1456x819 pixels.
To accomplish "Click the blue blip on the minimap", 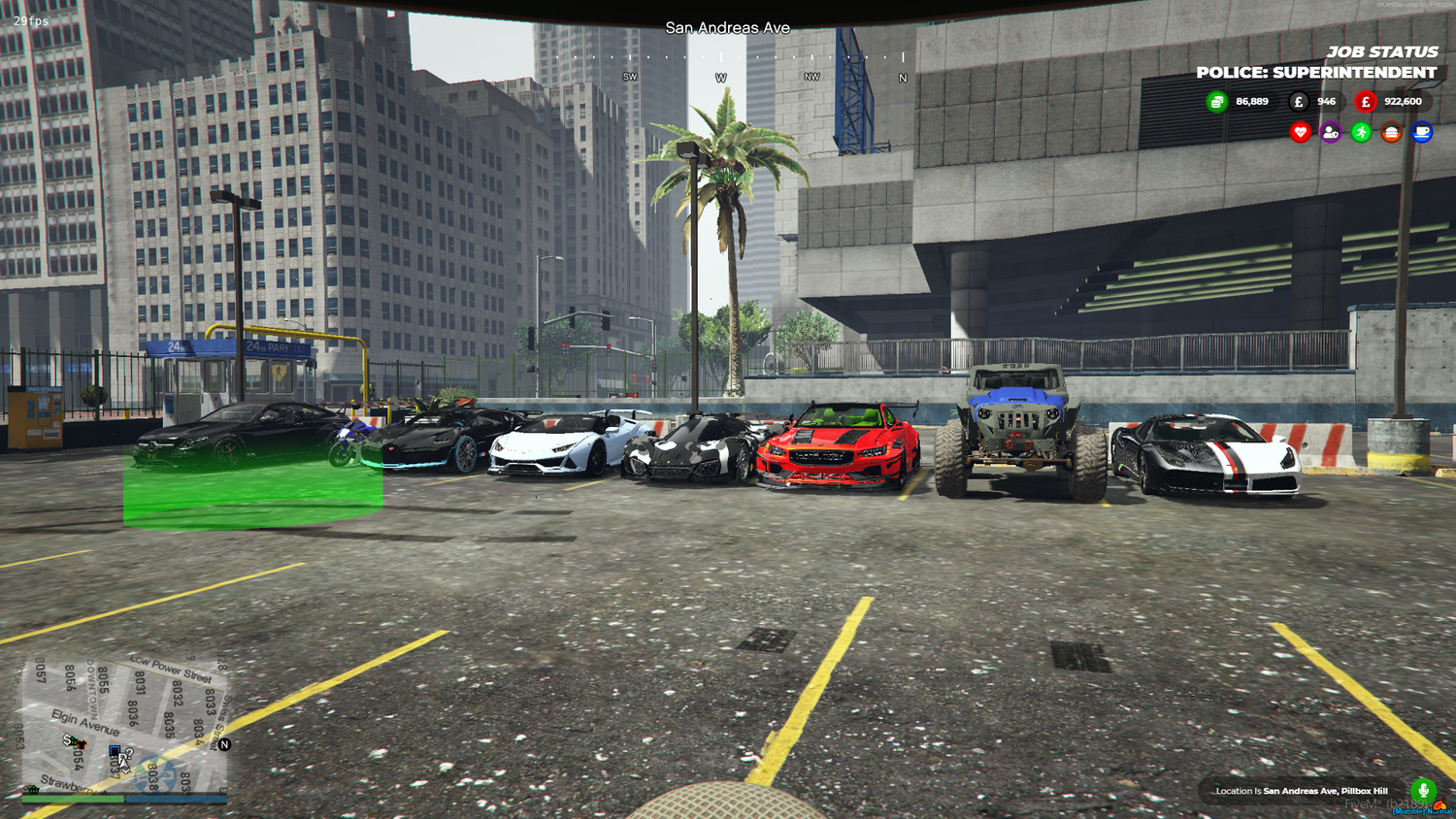I will tap(115, 751).
